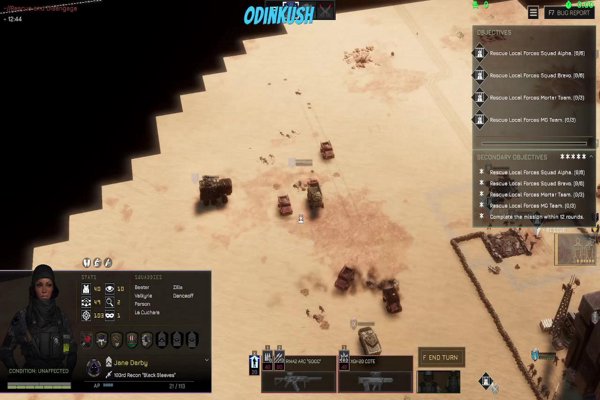
Task: Collapse the Secondary Objectives panel
Action: coord(589,157)
